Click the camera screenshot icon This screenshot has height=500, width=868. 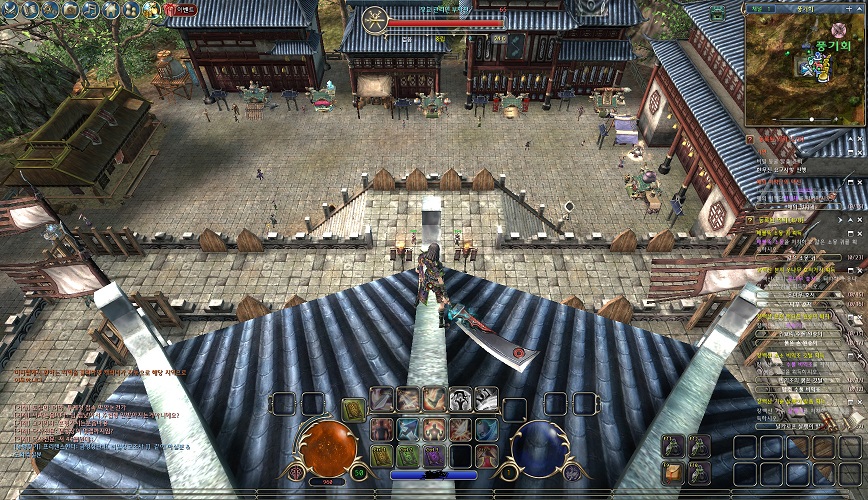tap(70, 10)
